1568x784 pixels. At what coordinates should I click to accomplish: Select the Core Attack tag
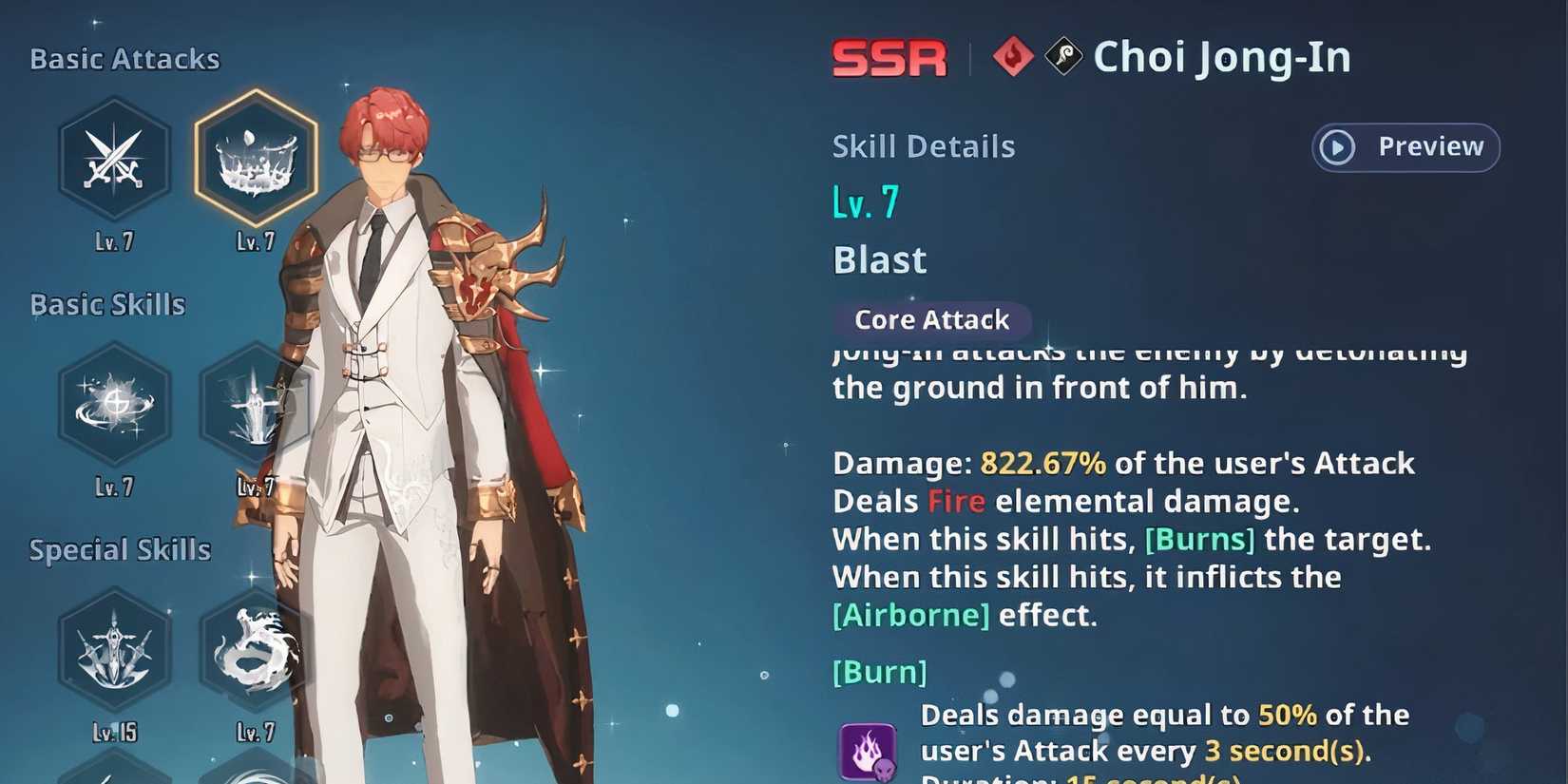tap(930, 320)
